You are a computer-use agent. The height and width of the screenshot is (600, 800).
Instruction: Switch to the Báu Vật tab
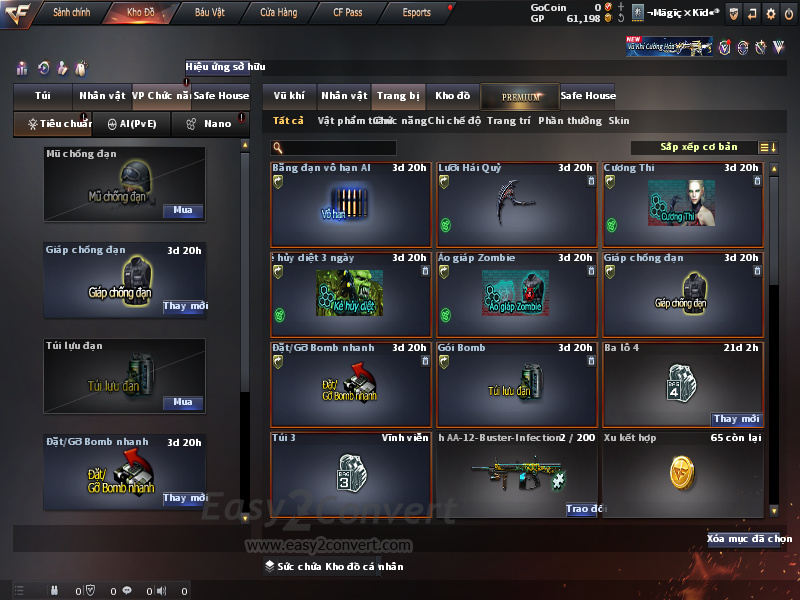click(210, 13)
